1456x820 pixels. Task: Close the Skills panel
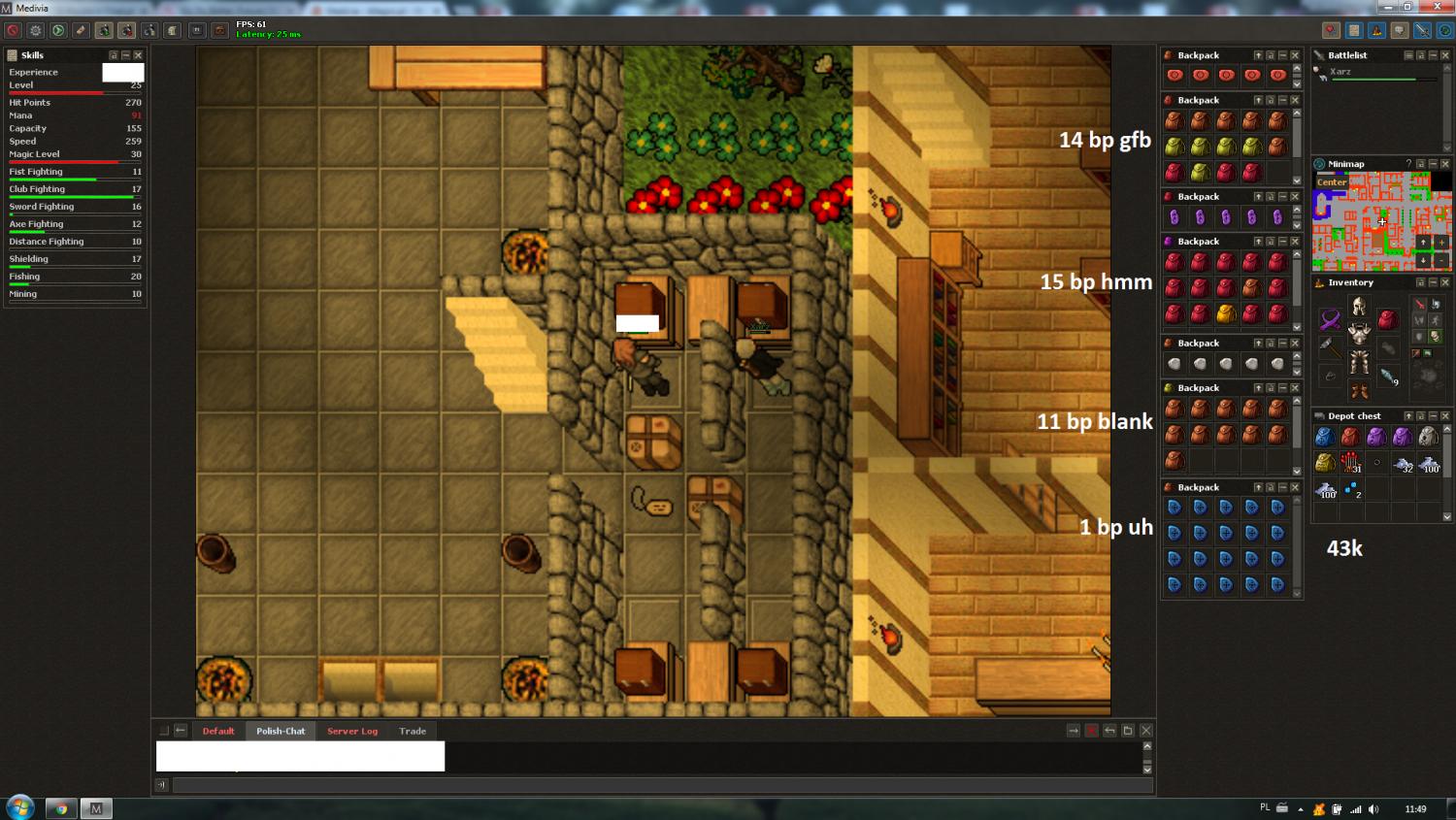pyautogui.click(x=138, y=55)
